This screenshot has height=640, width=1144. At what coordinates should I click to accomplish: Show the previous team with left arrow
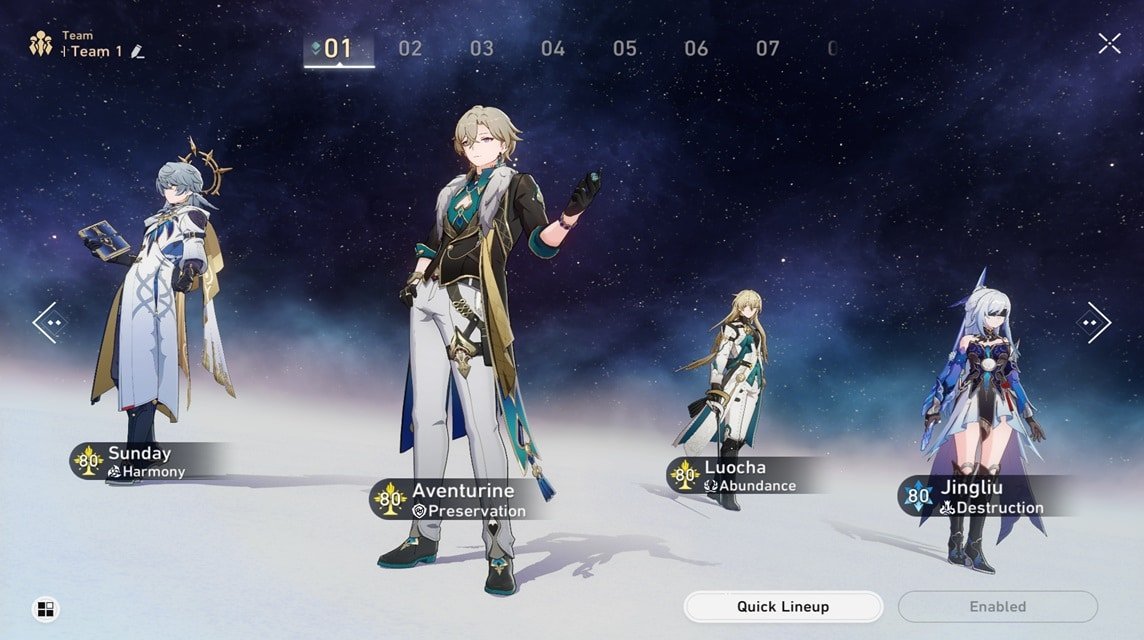(48, 322)
